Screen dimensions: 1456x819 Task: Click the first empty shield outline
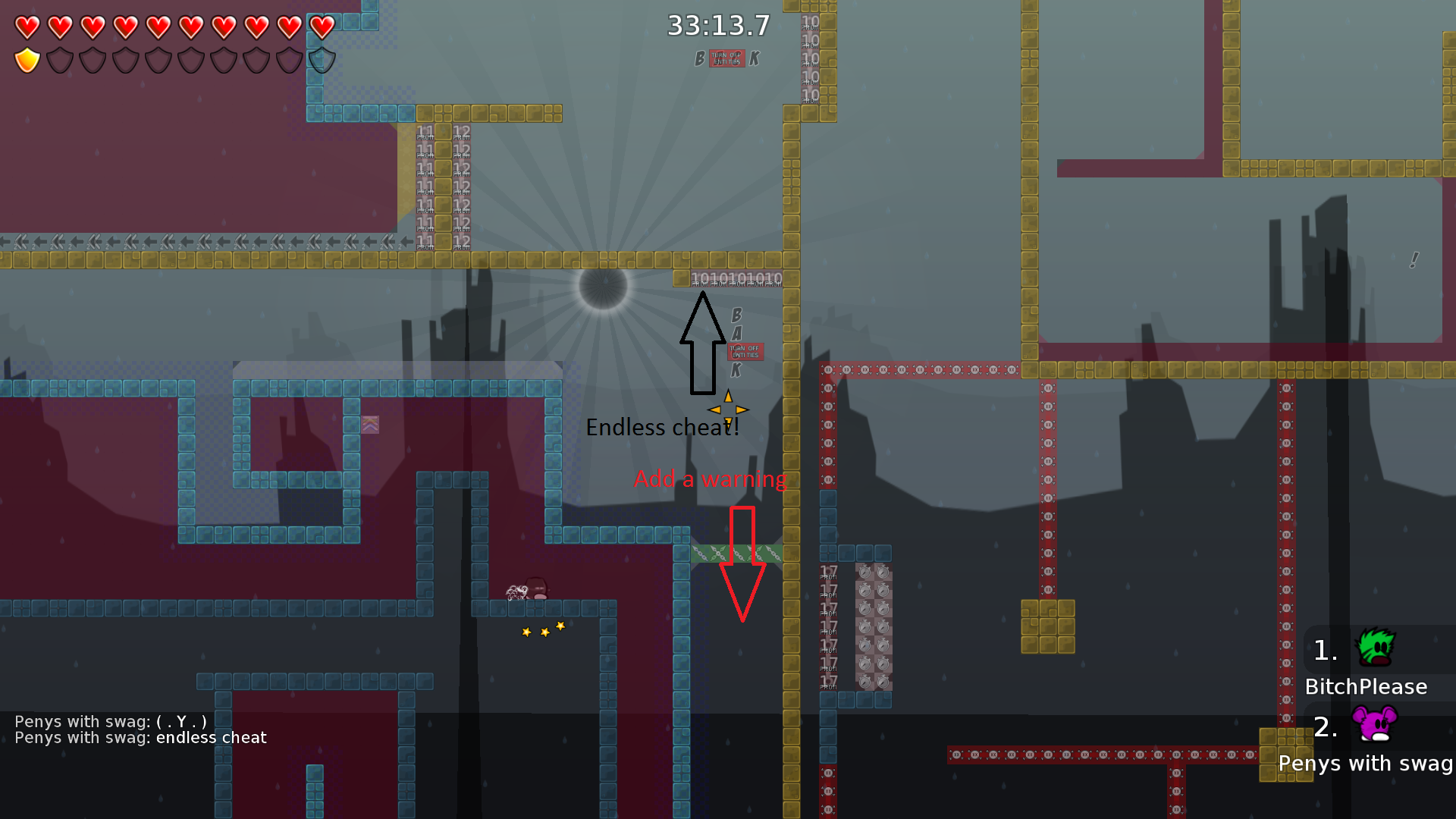(x=59, y=60)
